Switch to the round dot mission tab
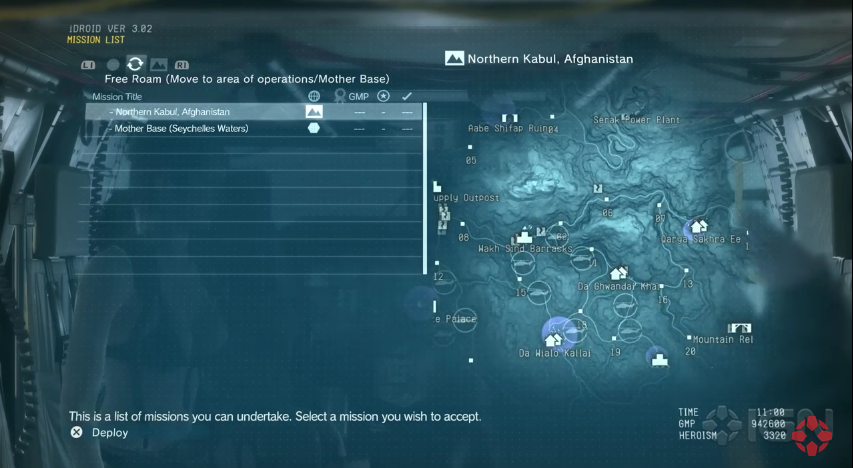 point(113,65)
